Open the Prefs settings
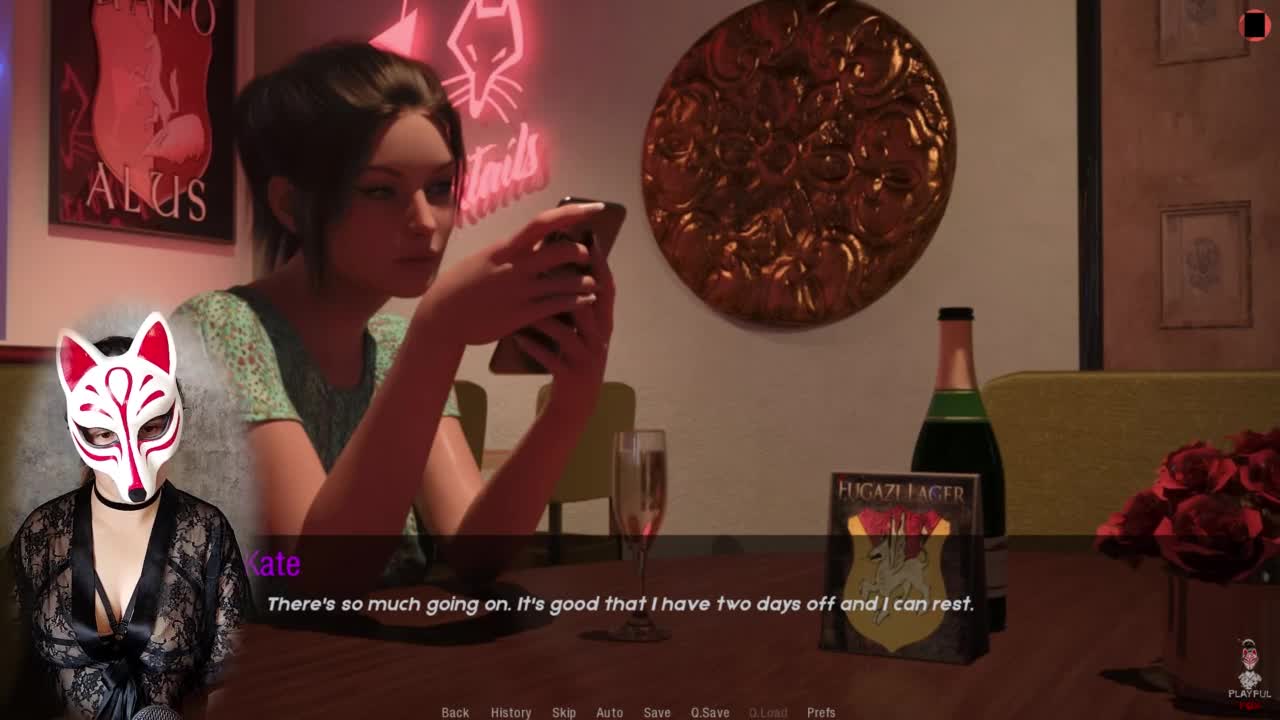Viewport: 1280px width, 720px height. [820, 712]
